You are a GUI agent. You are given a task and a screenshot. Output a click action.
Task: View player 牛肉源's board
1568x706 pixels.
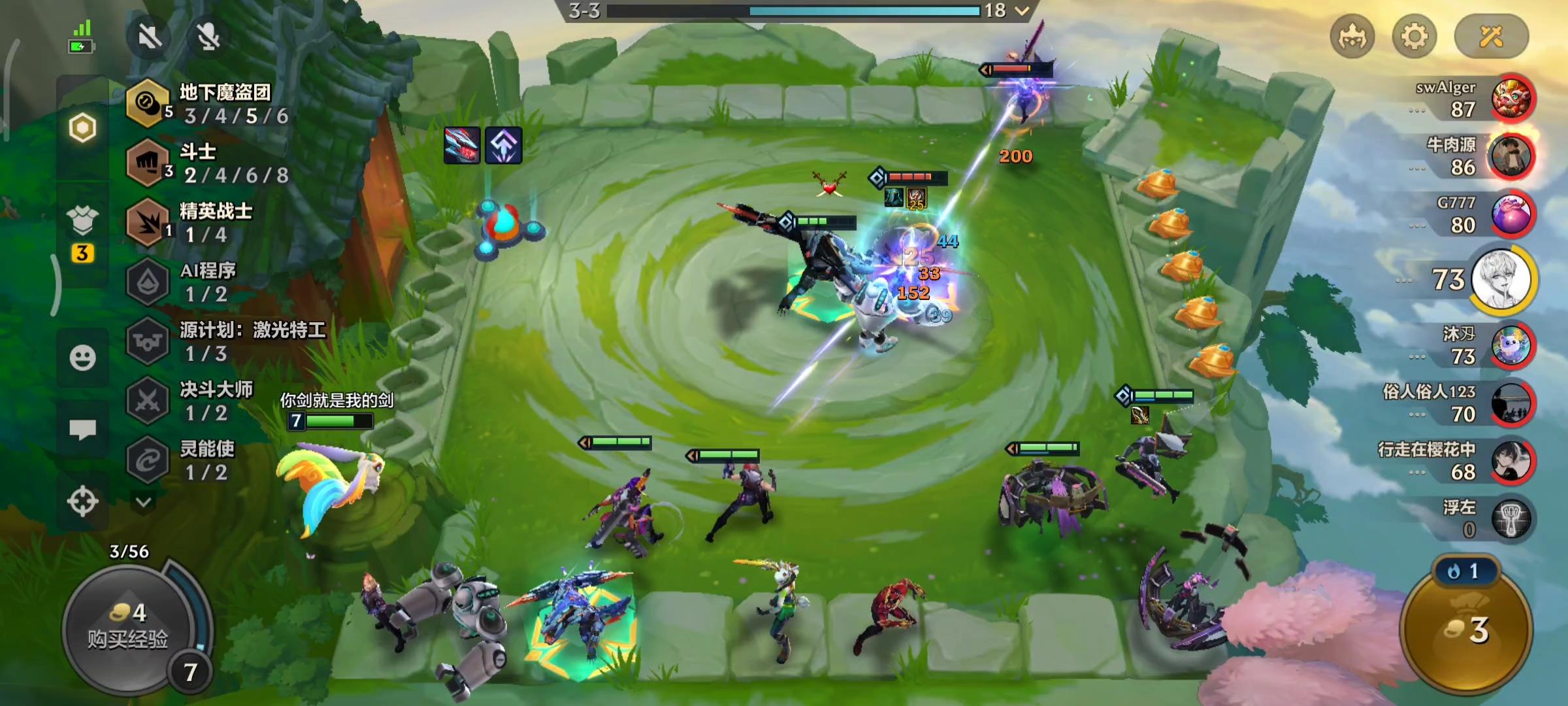1511,157
